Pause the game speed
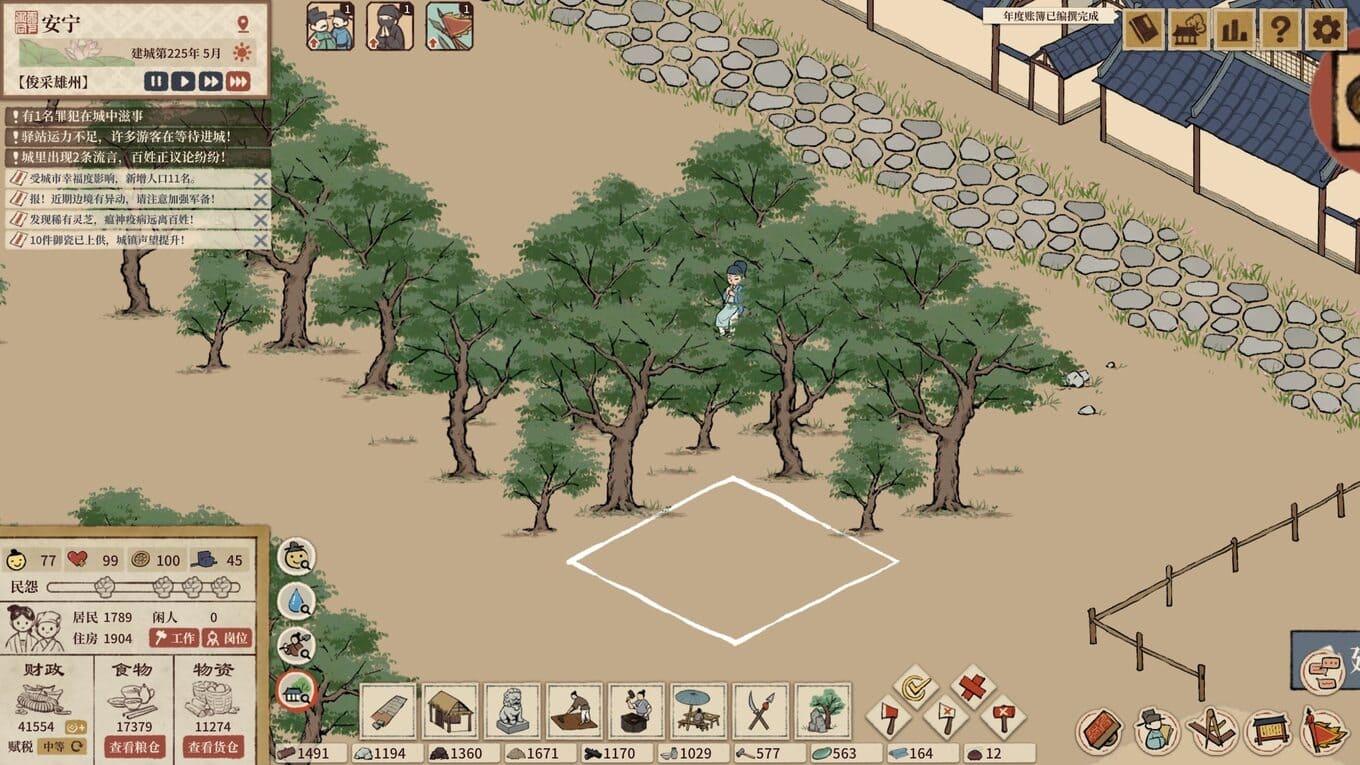 [156, 81]
